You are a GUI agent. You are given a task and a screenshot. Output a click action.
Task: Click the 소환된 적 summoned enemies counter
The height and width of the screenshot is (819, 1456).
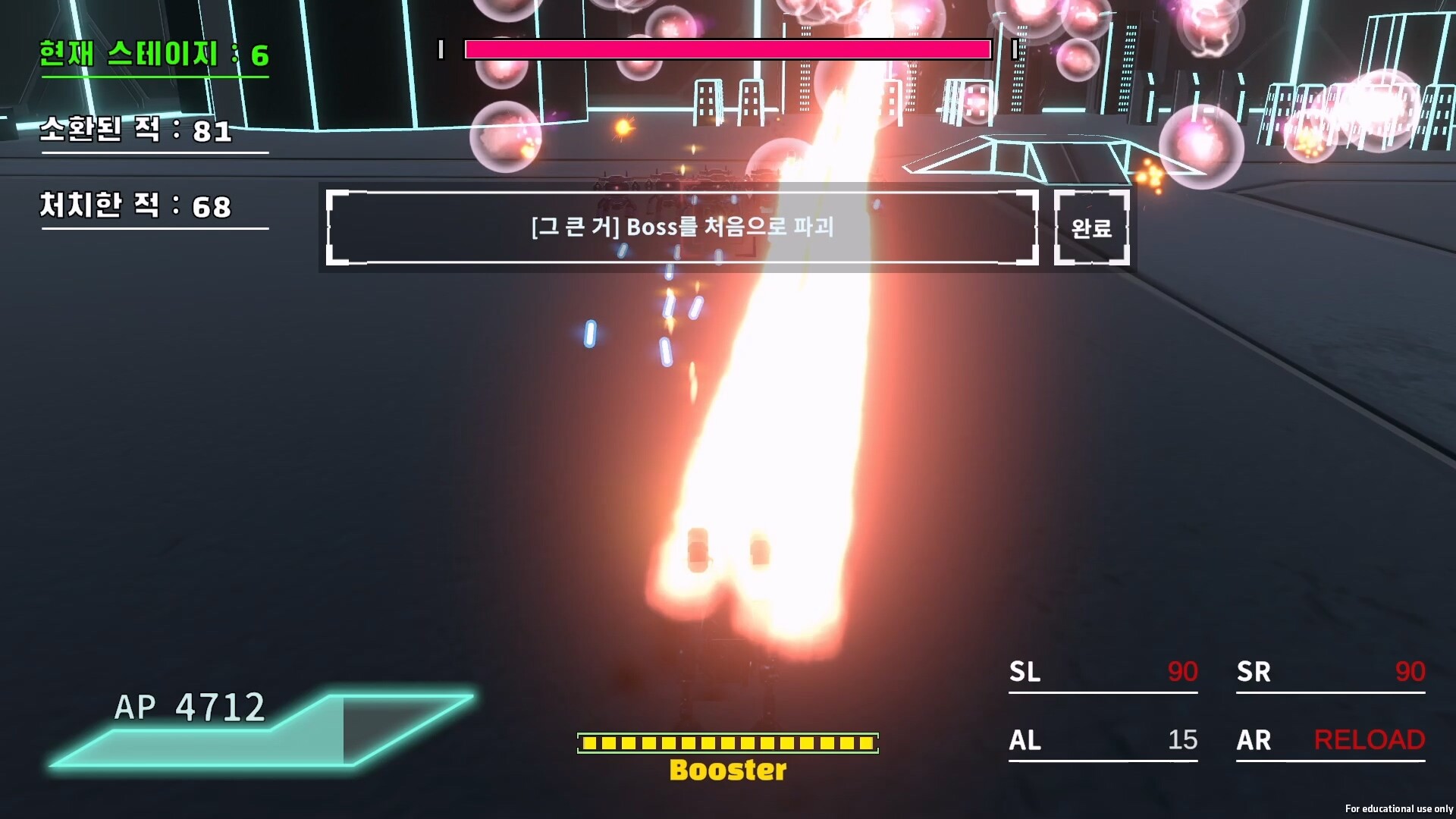(x=135, y=130)
